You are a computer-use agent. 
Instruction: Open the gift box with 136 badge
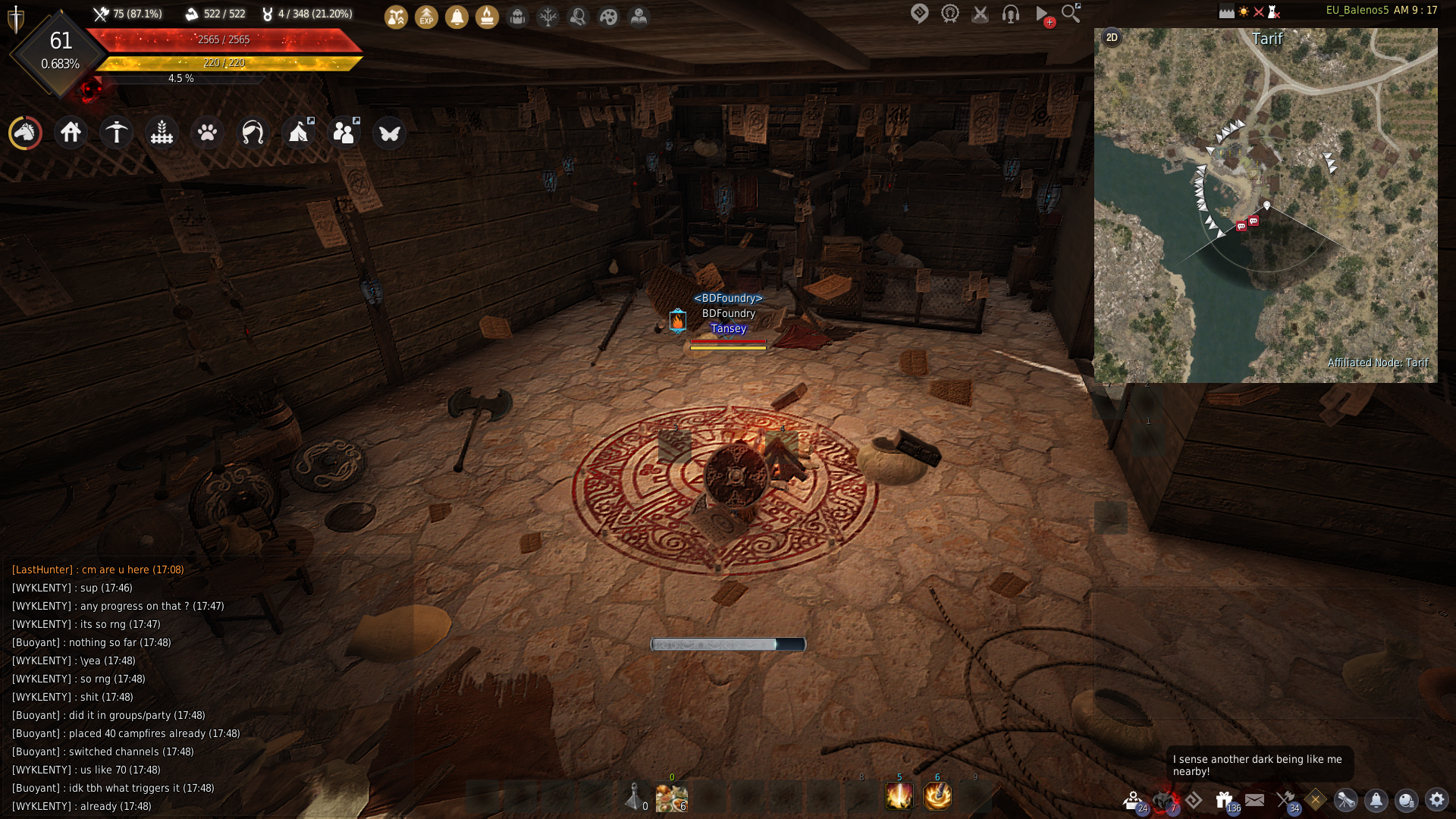tap(1224, 800)
